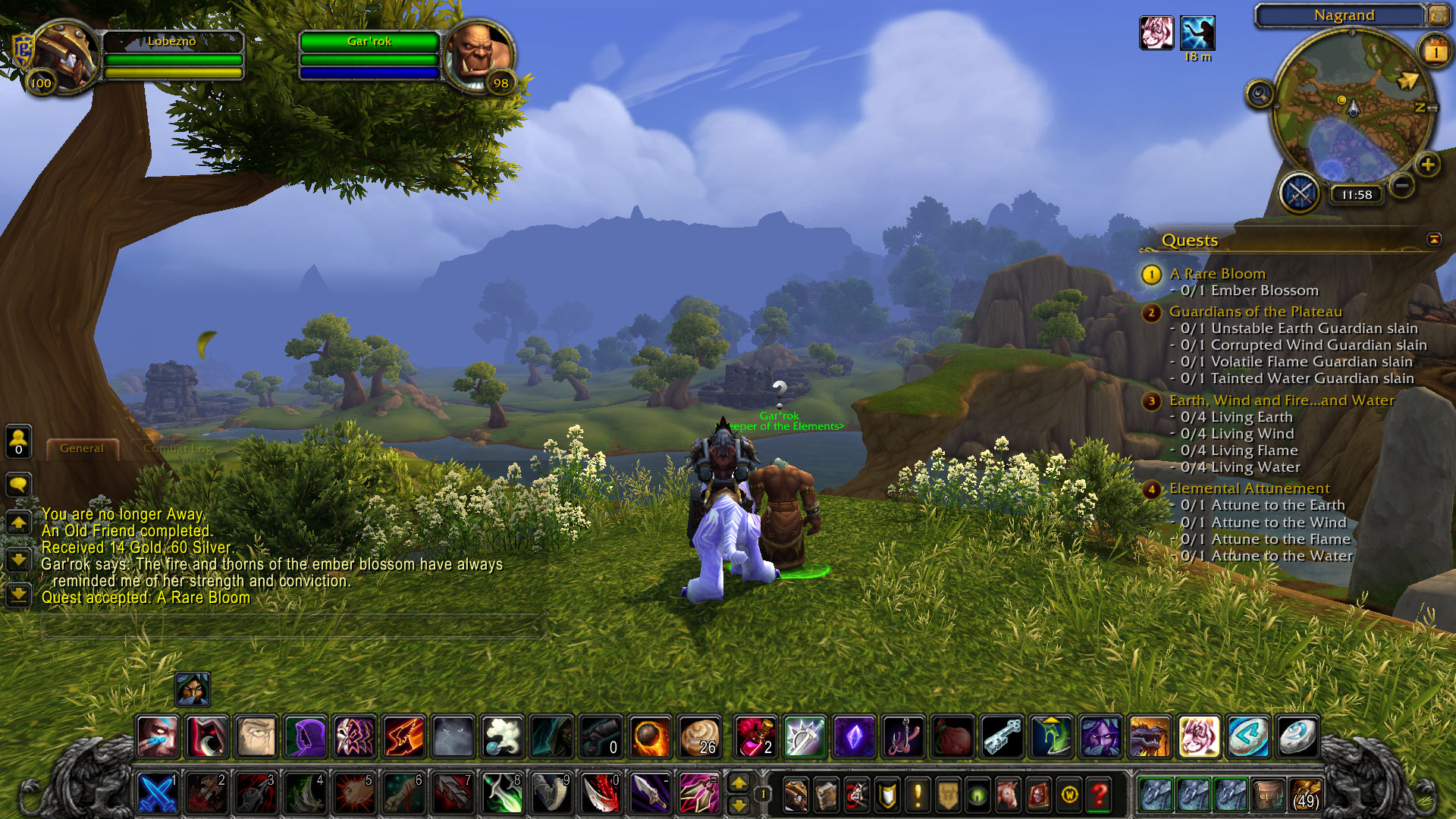Screen dimensions: 1456x819
Task: Zoom in the minimap with the plus button
Action: pyautogui.click(x=1428, y=165)
